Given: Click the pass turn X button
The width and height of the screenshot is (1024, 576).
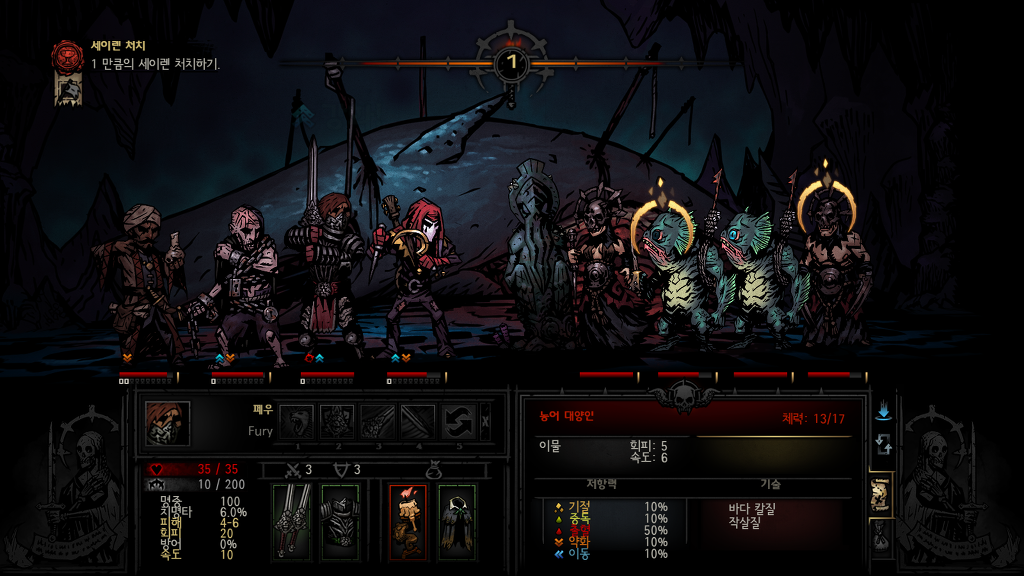Looking at the screenshot, I should click(x=486, y=422).
